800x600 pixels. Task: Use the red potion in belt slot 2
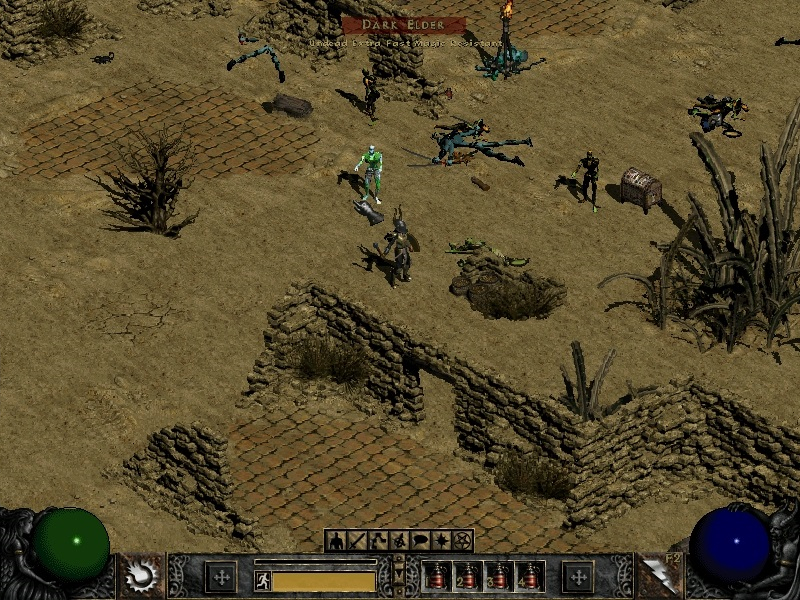pos(467,578)
